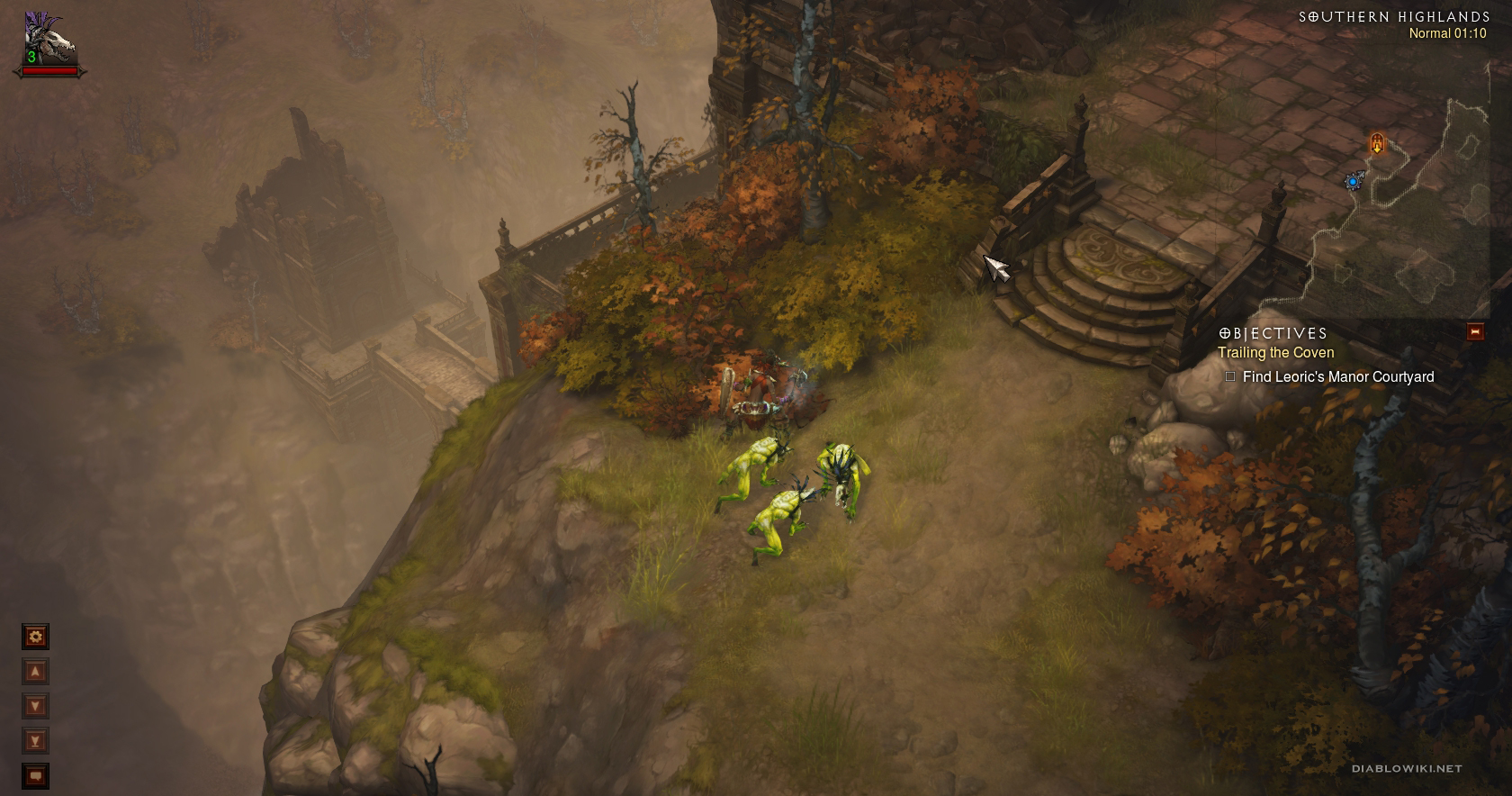Click the plain chat down arrow
Viewport: 1512px width, 796px height.
point(35,706)
